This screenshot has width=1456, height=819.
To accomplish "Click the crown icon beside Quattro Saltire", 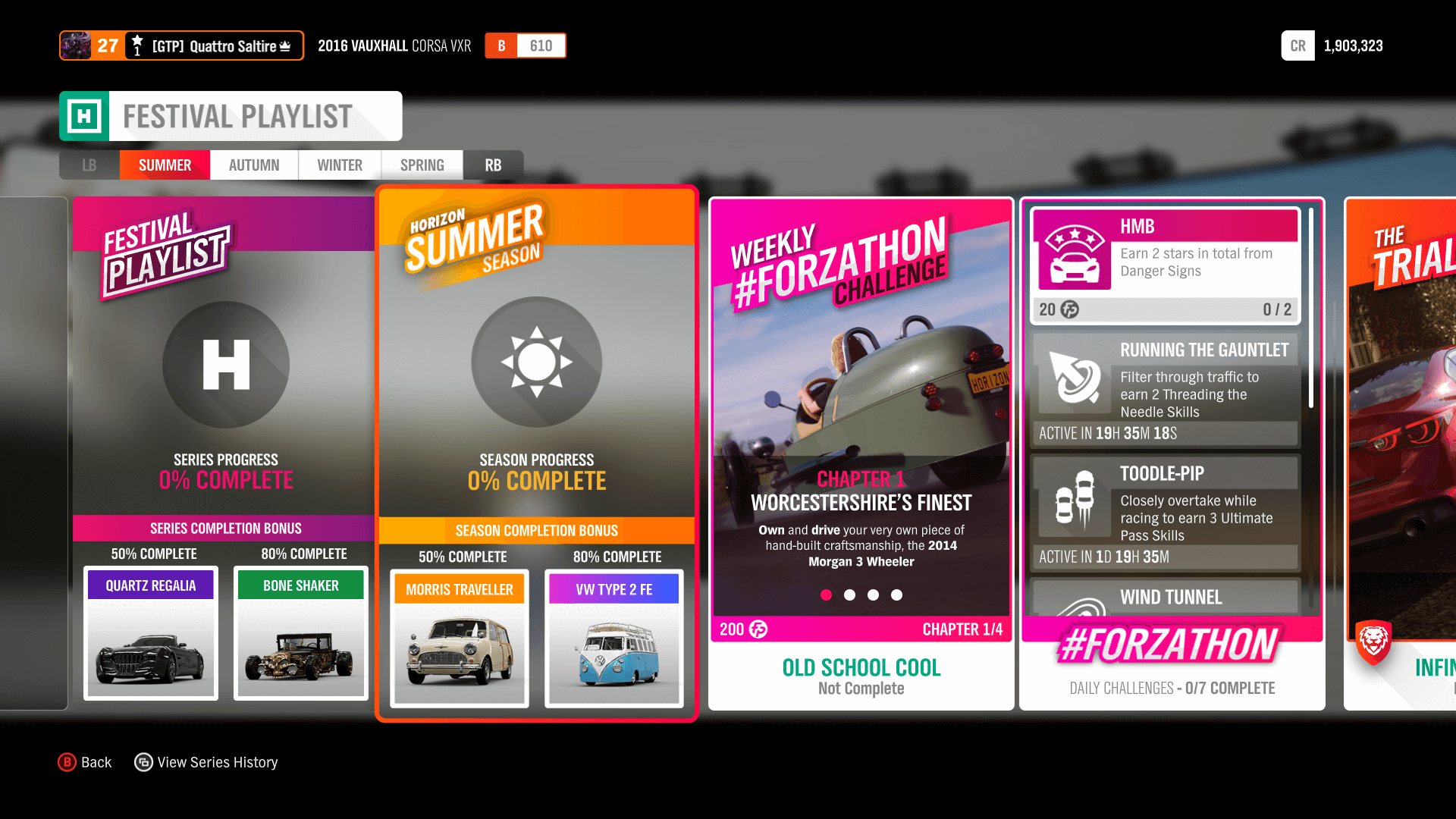I will point(284,46).
